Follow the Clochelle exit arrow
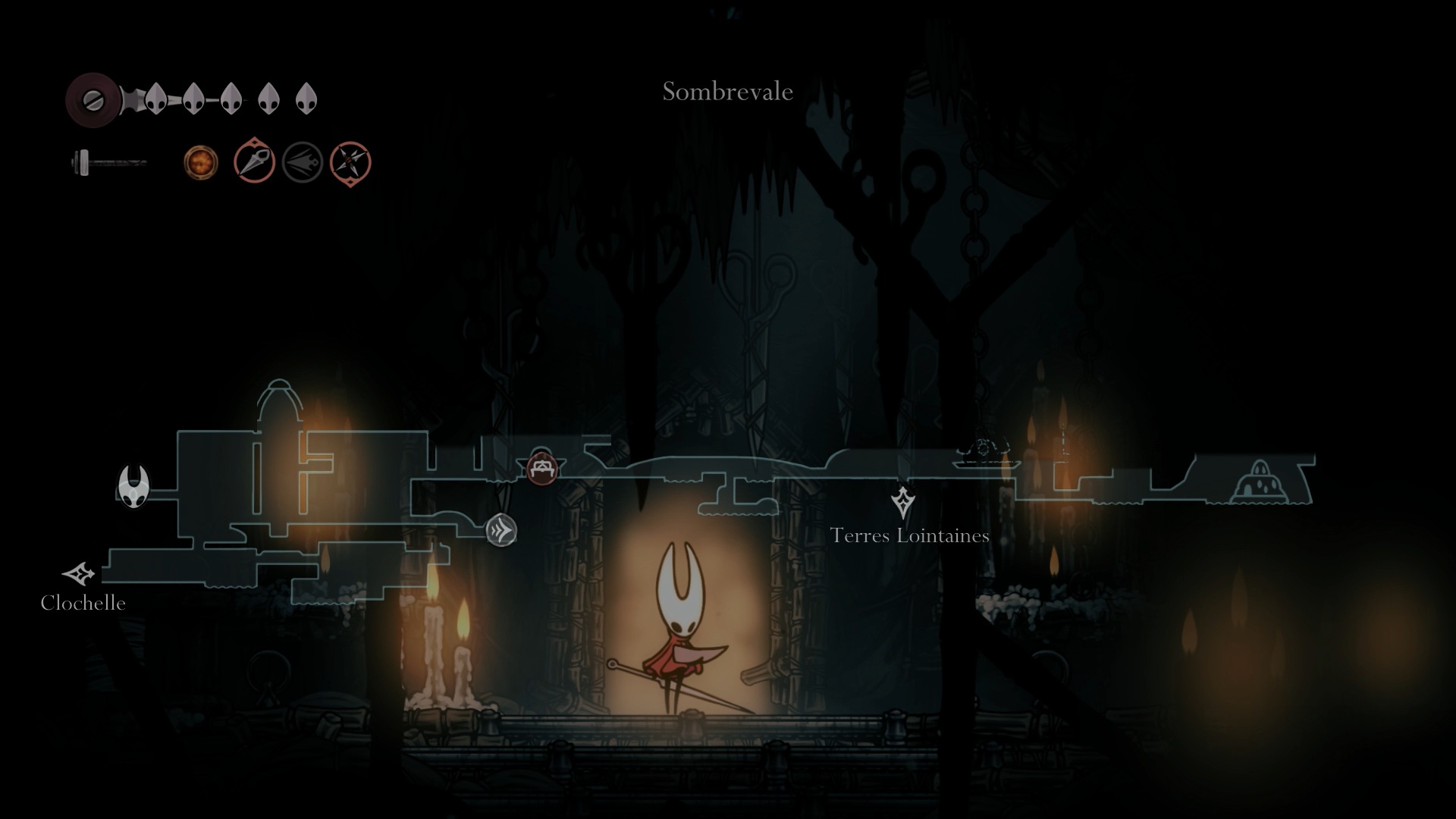Viewport: 1456px width, 819px height. click(79, 574)
